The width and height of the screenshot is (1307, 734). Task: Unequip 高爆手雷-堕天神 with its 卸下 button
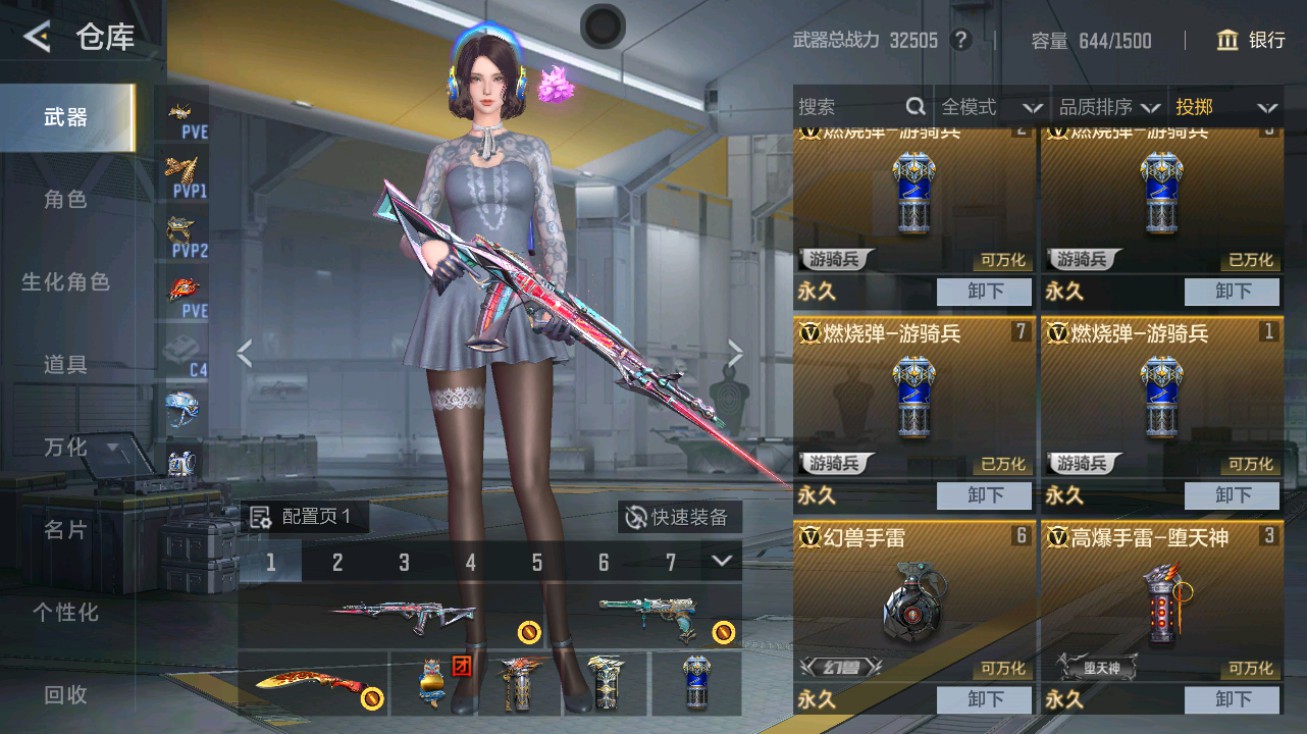click(1232, 700)
